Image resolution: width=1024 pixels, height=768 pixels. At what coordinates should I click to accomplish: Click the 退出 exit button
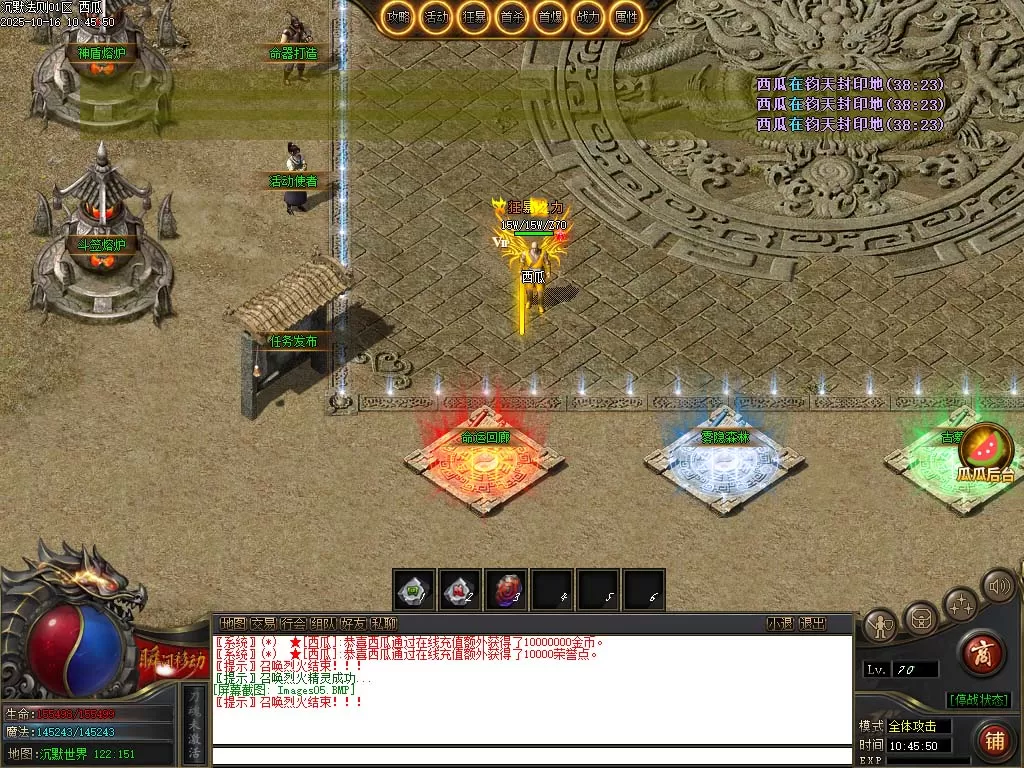pyautogui.click(x=813, y=623)
